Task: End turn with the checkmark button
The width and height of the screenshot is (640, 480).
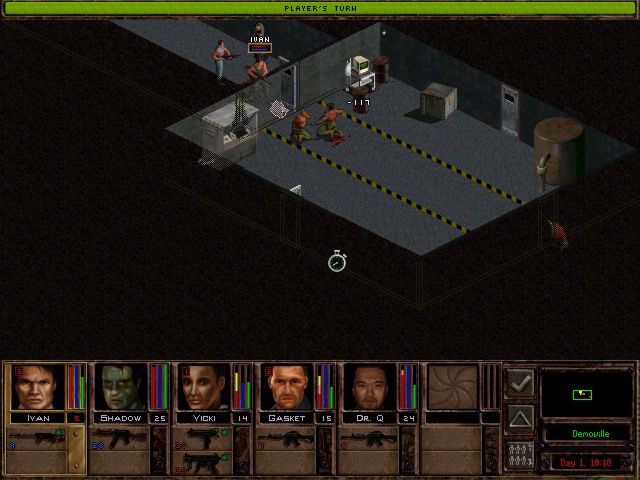Action: coord(520,382)
